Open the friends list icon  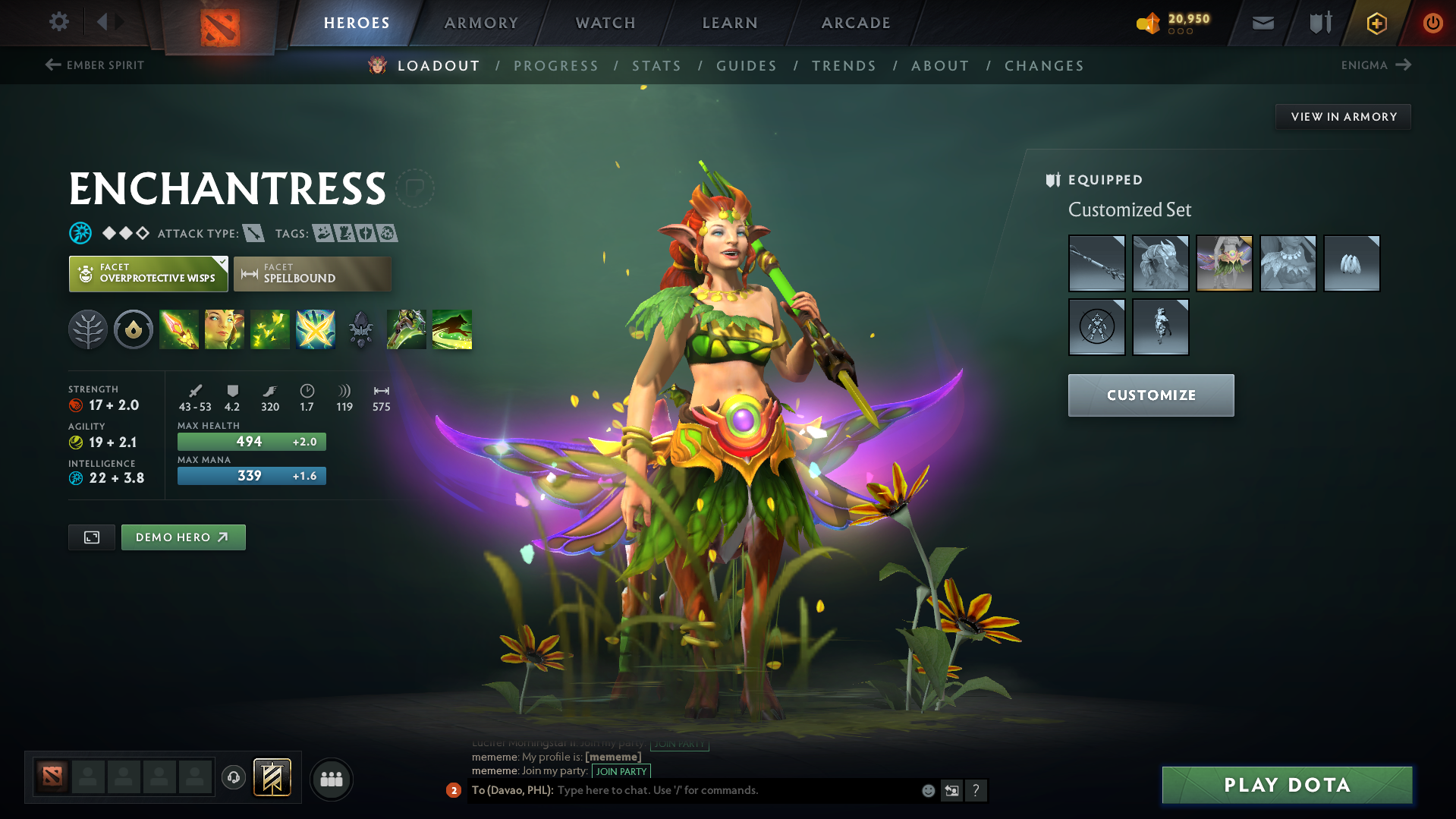331,779
